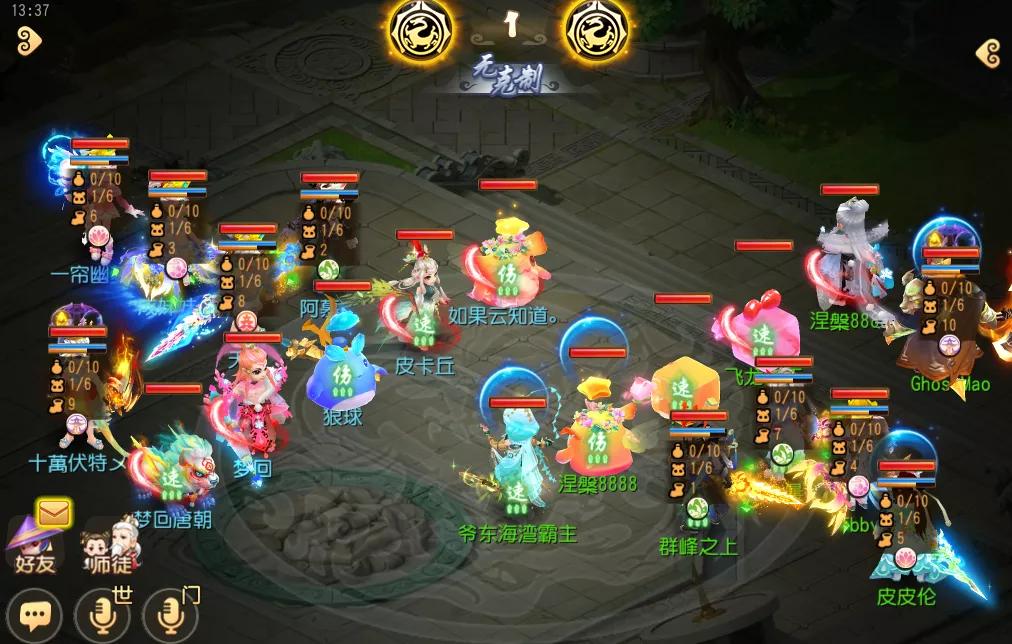Expand the top-right arrow panel

988,54
